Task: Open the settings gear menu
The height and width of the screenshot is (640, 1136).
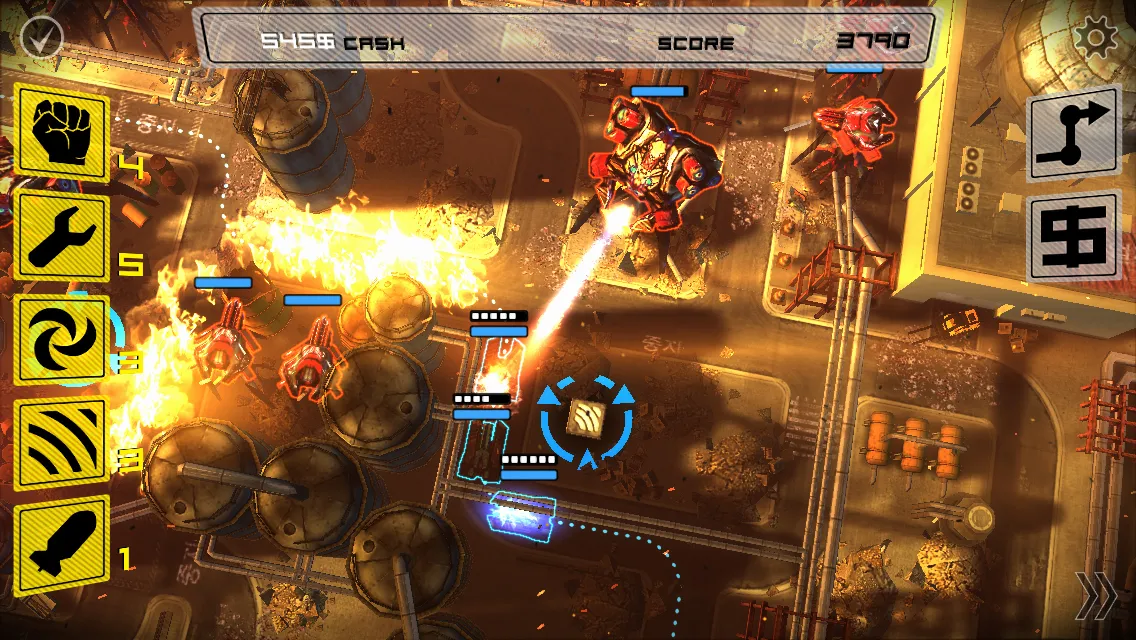Action: click(x=1095, y=39)
